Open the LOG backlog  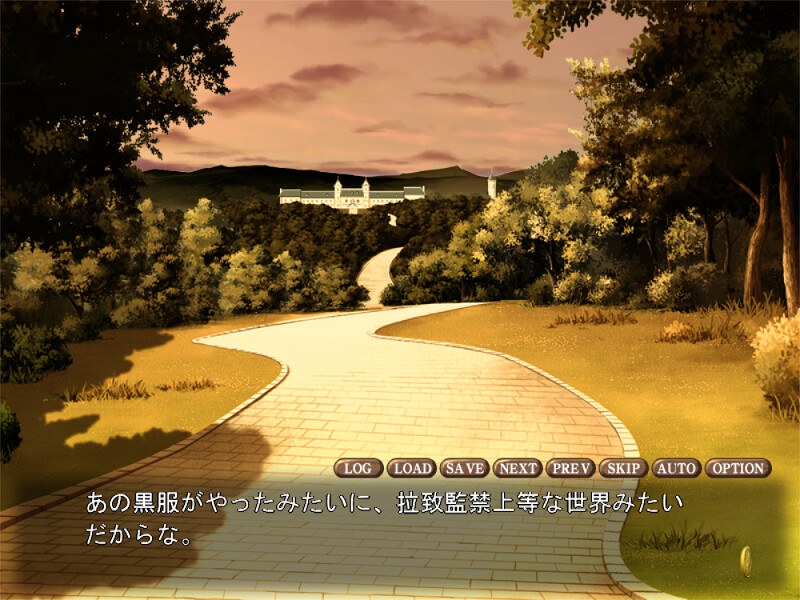pos(358,468)
